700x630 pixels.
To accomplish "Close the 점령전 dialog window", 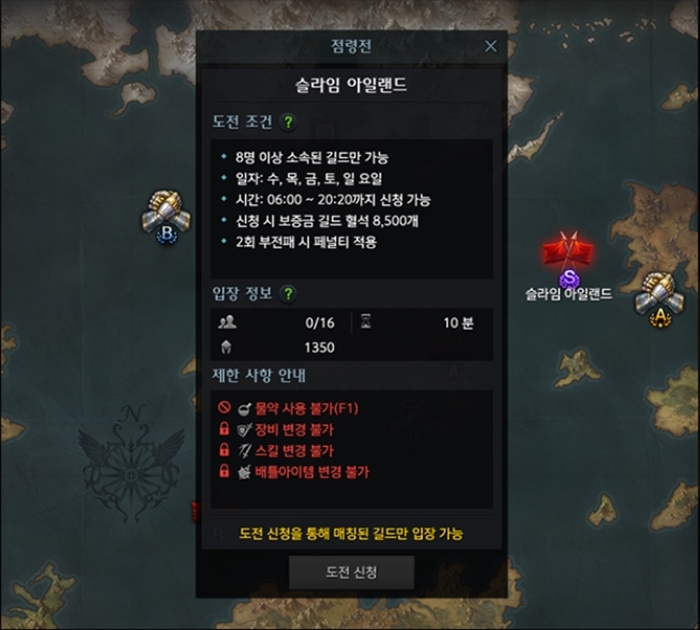I will tap(490, 46).
